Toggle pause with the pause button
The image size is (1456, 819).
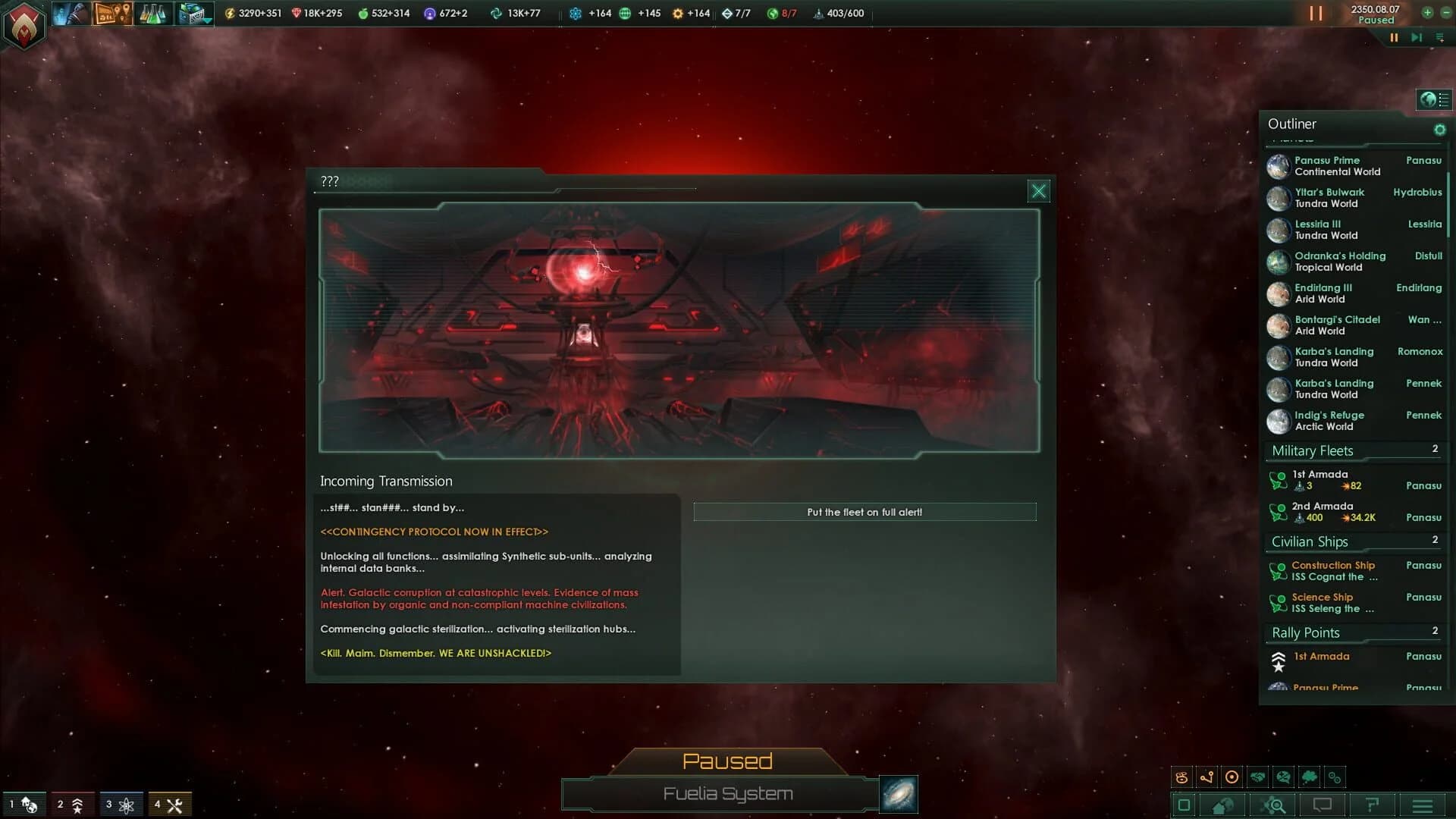coord(1316,13)
